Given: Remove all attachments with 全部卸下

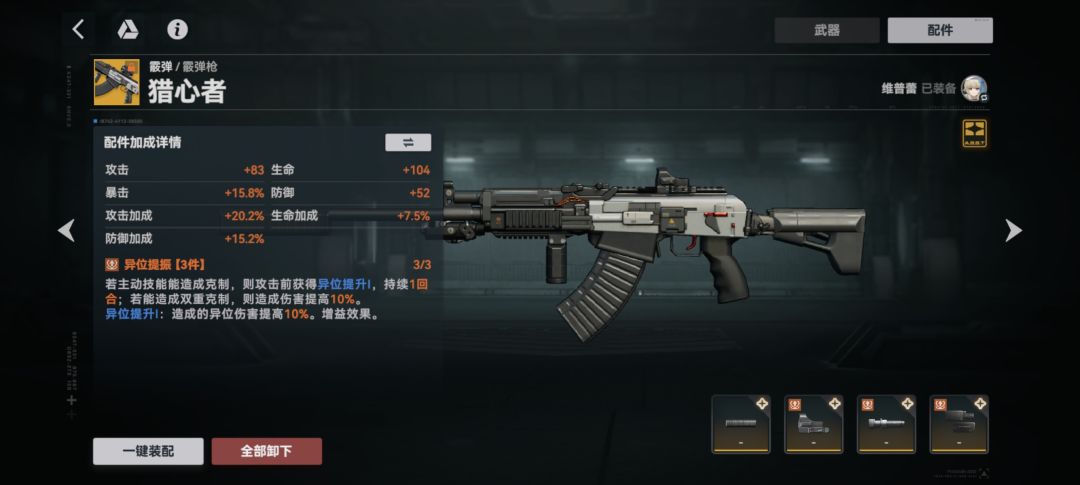Looking at the screenshot, I should click(266, 451).
